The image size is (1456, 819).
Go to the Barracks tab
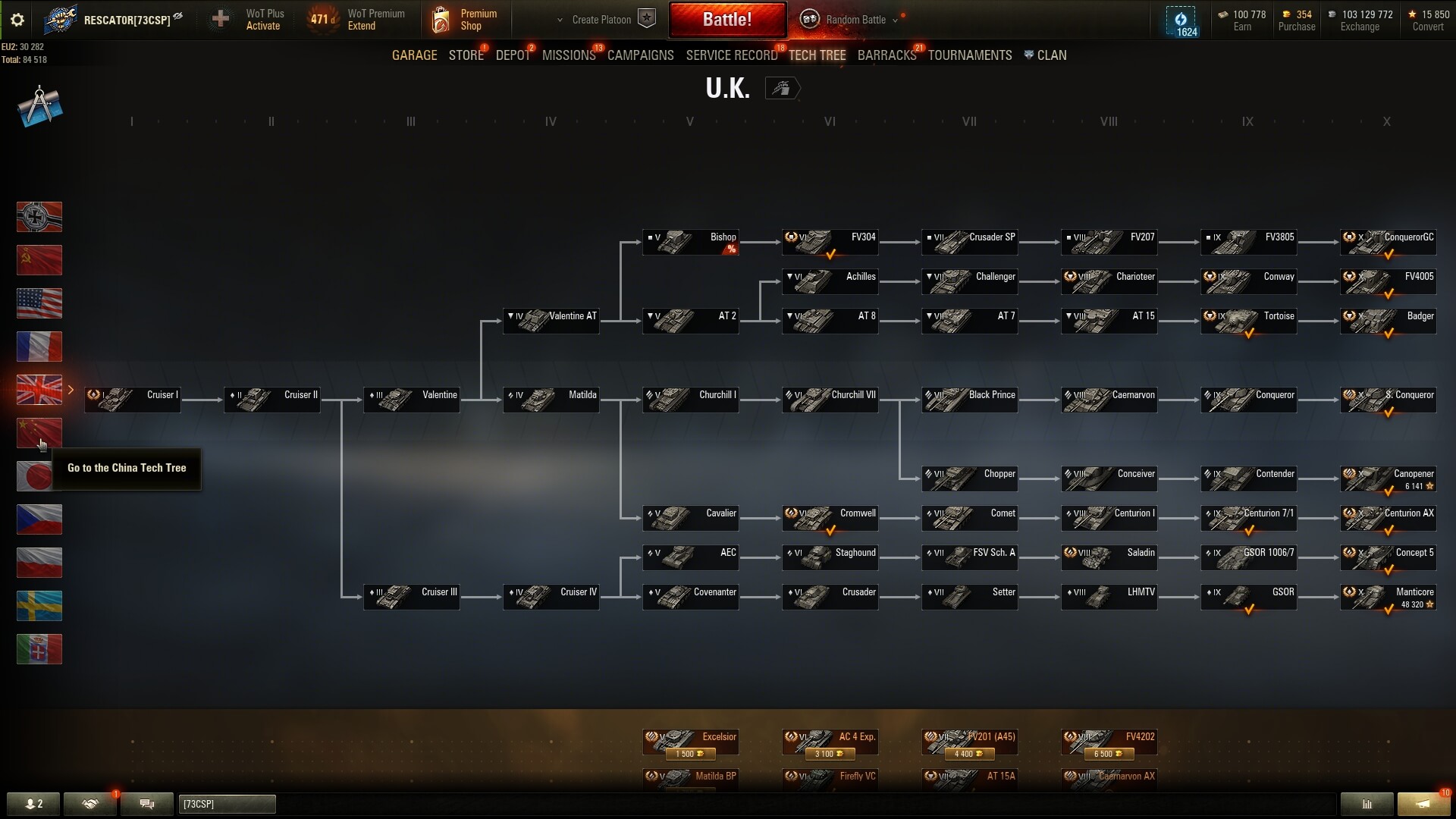886,55
